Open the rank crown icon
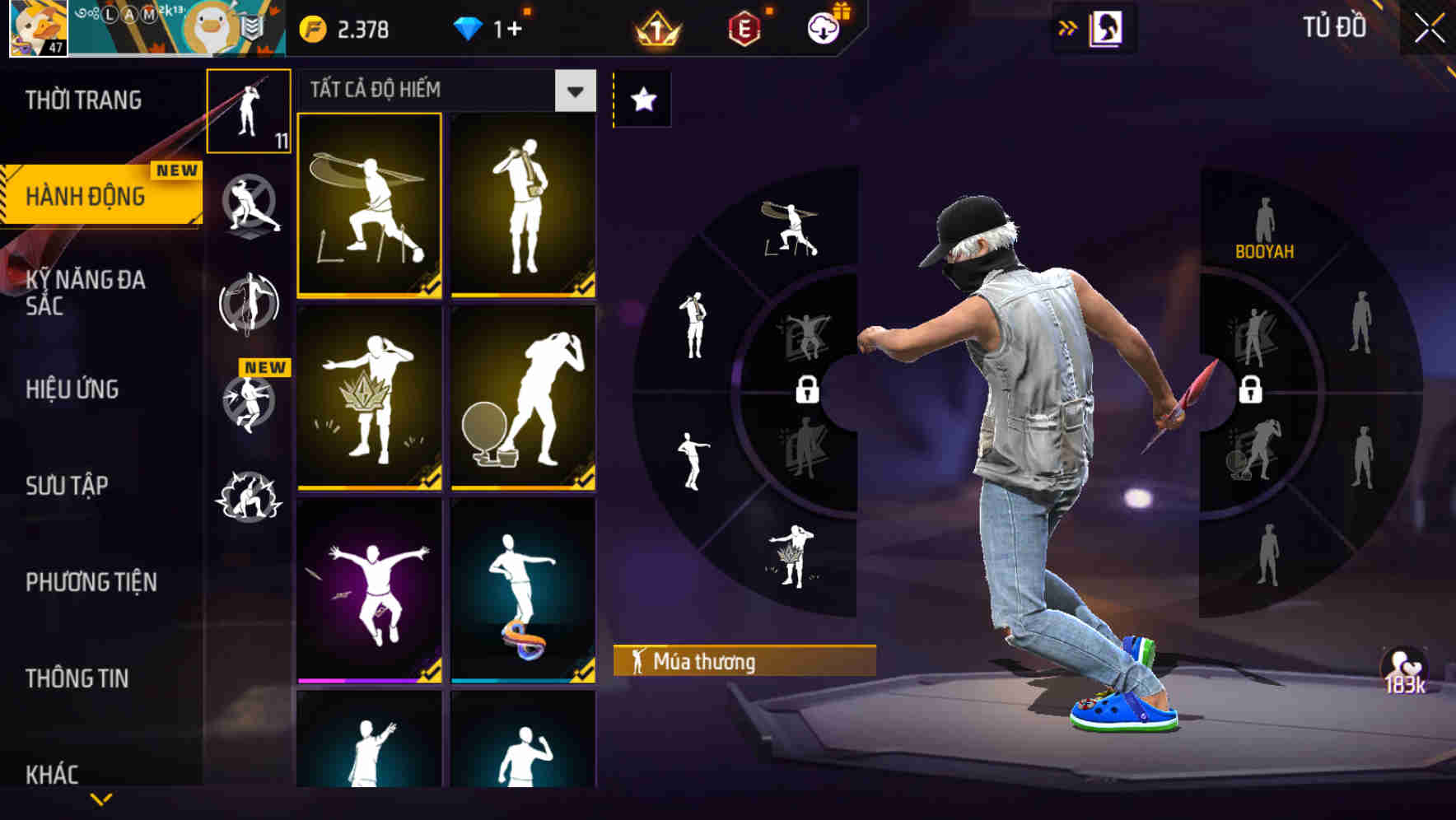The height and width of the screenshot is (820, 1456). pyautogui.click(x=654, y=26)
